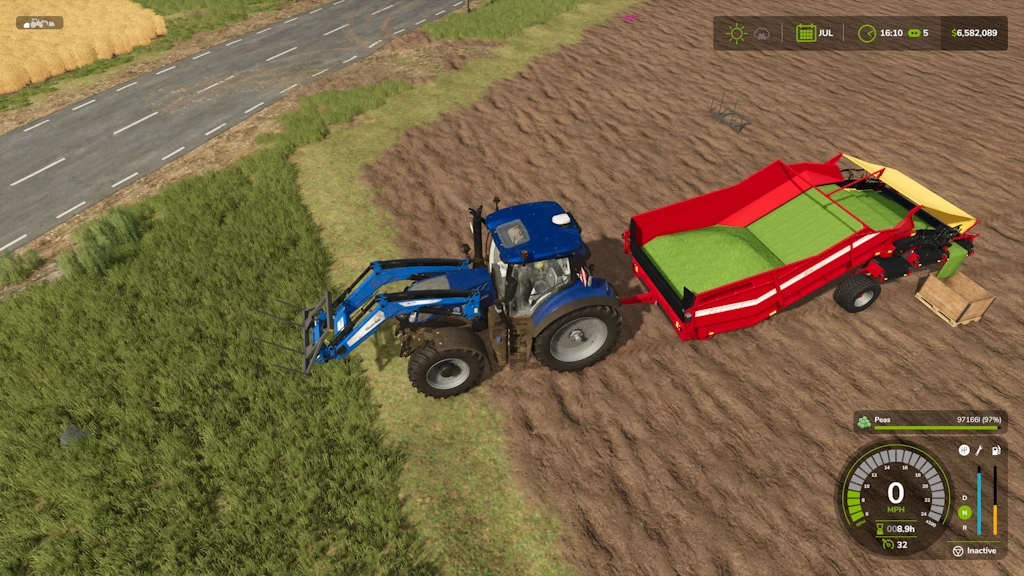Select the Peas fill type icon

864,421
